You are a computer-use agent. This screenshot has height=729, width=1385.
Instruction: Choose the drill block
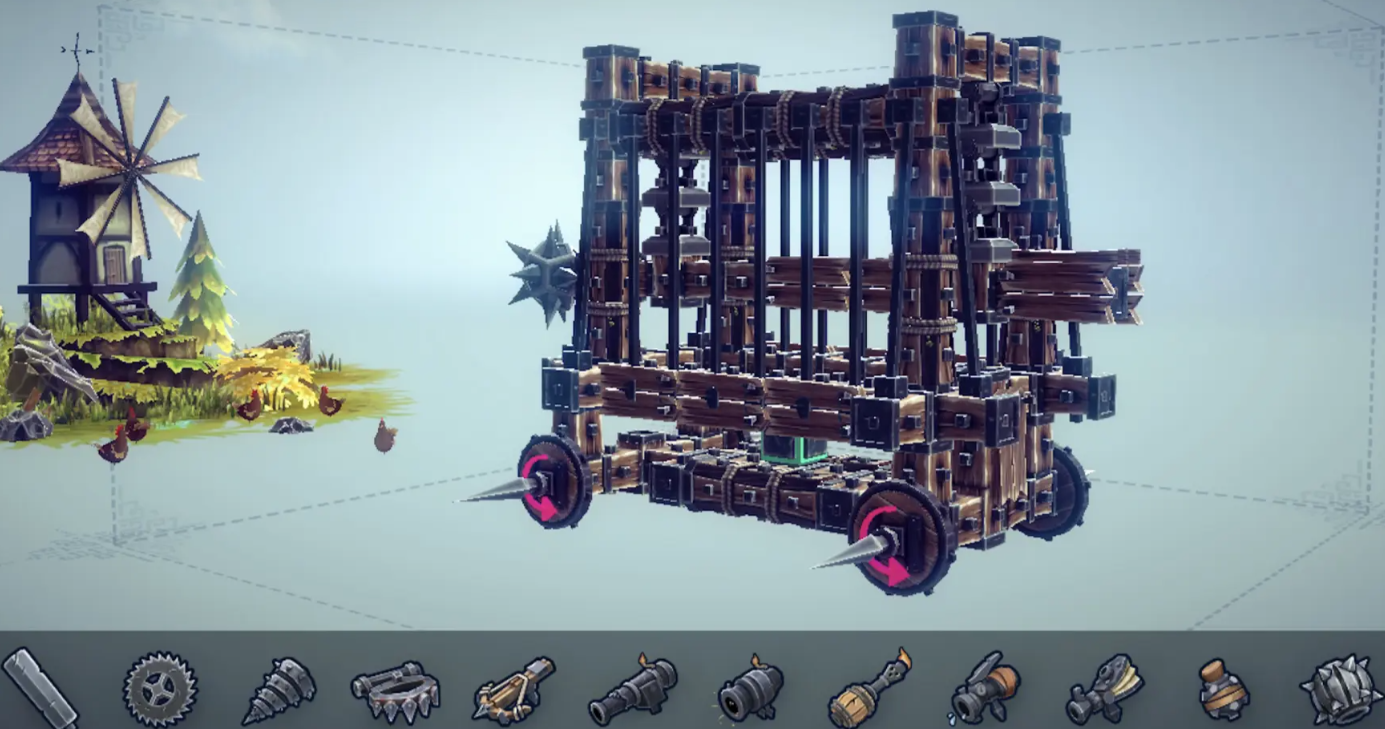(x=279, y=689)
